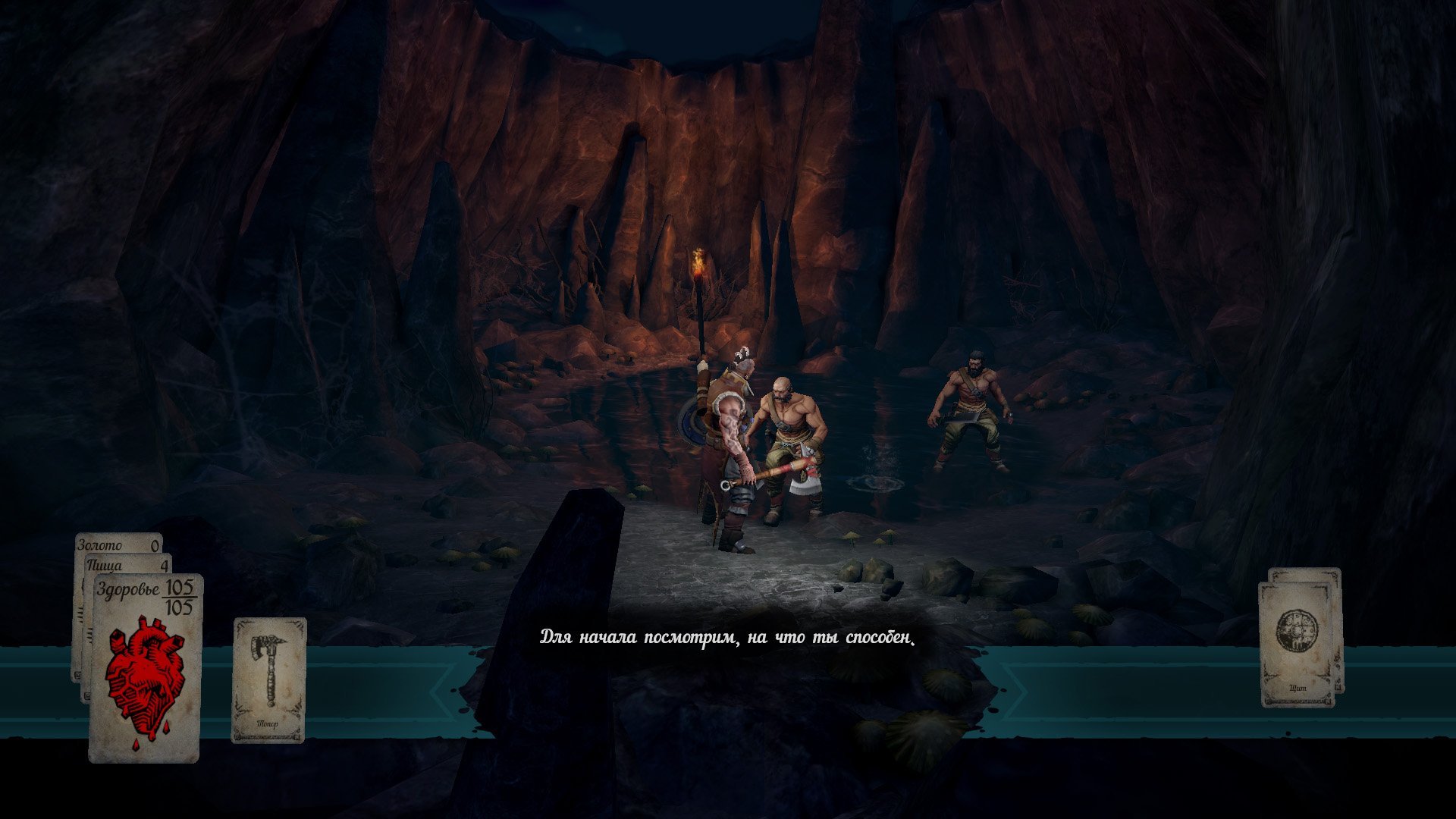Select the shield equipment card
1456x819 pixels.
(x=1296, y=644)
